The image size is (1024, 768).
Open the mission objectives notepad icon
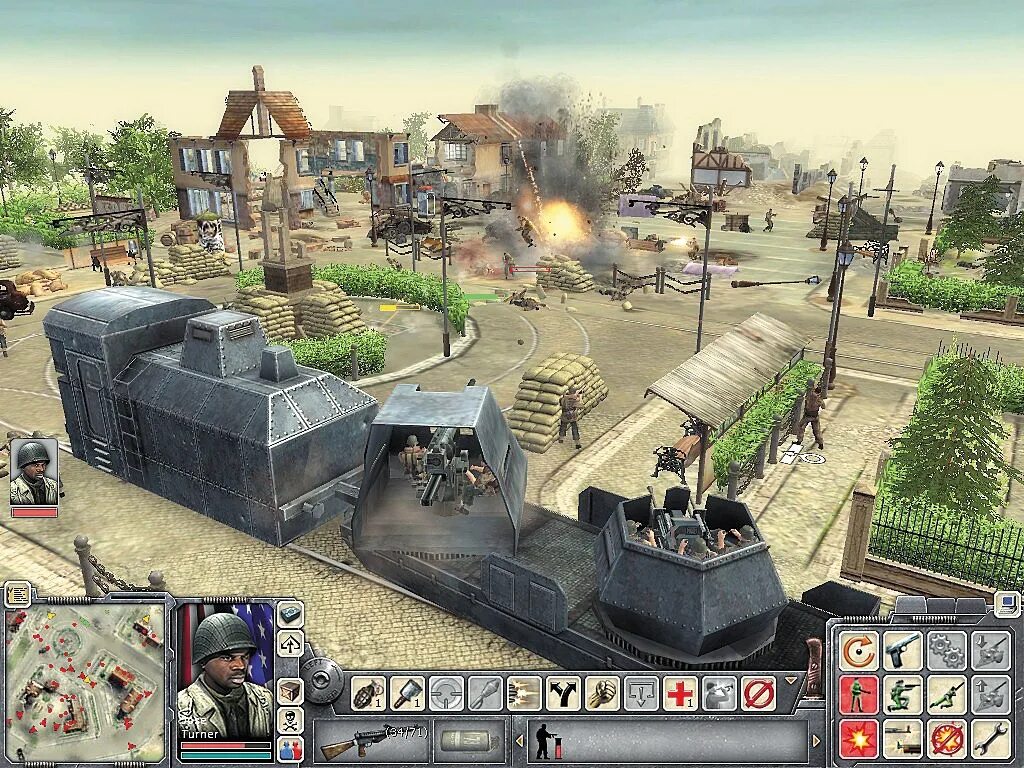click(x=16, y=594)
